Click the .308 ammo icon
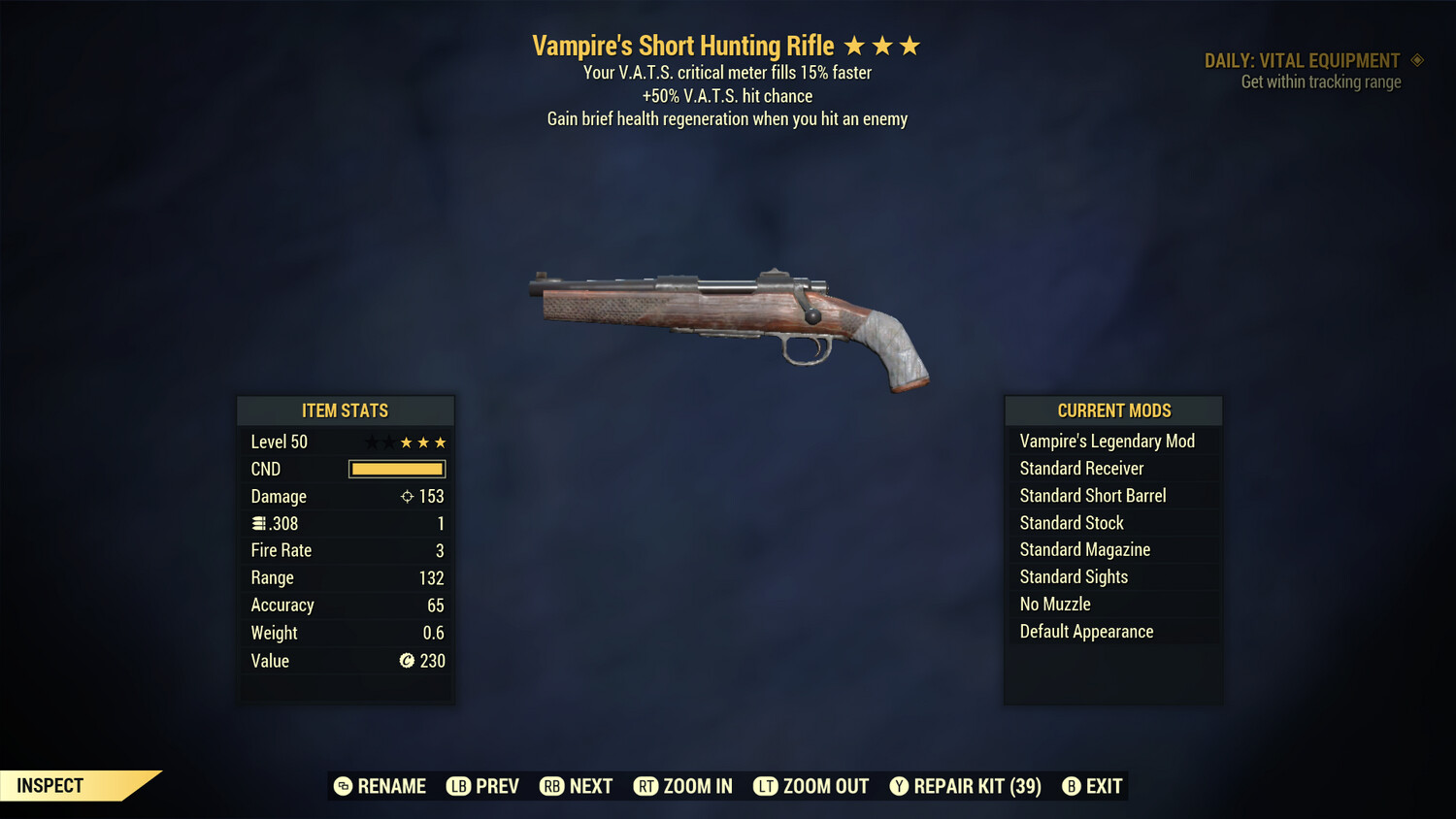Viewport: 1456px width, 819px height. (x=258, y=523)
